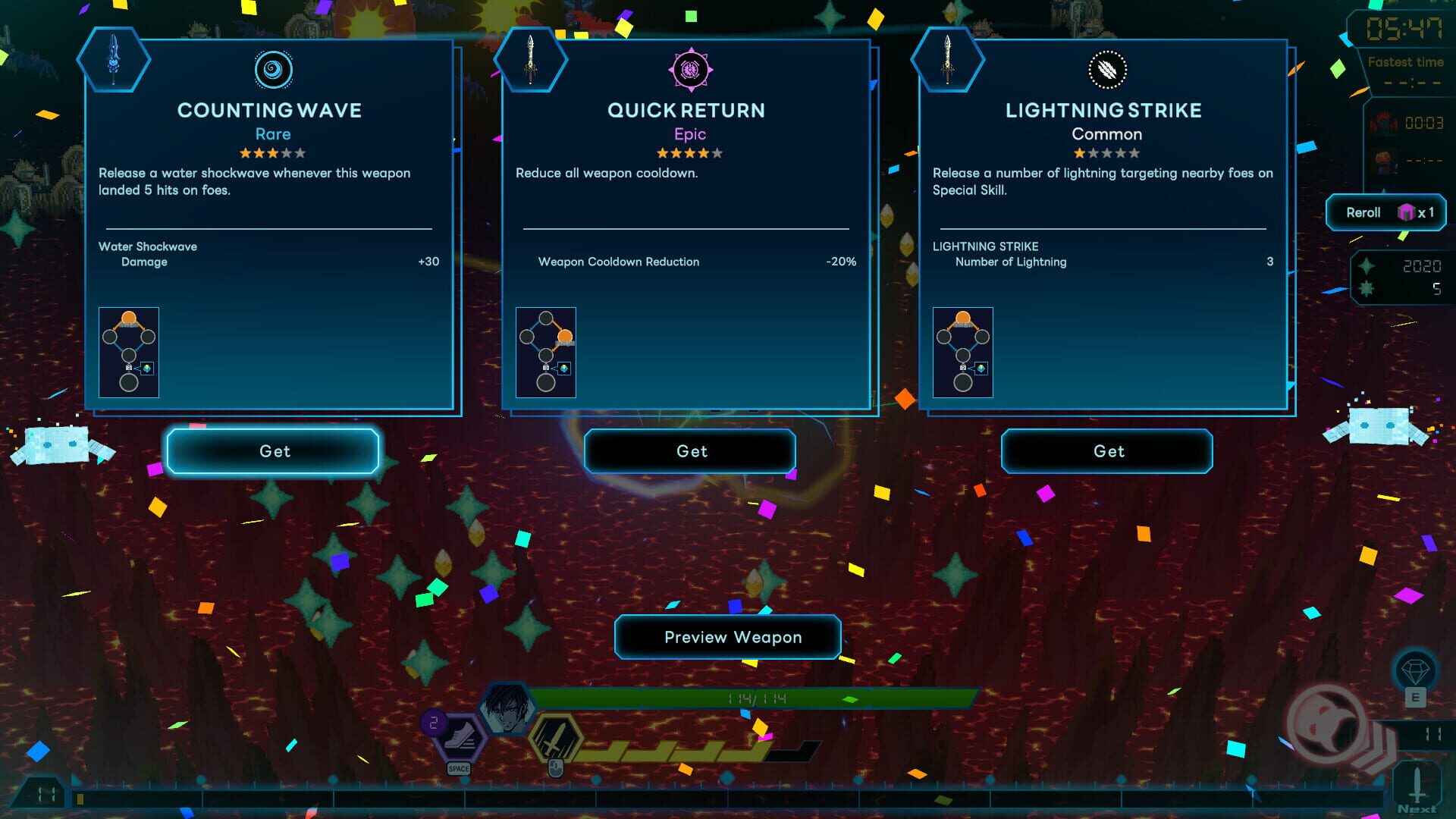This screenshot has width=1456, height=819.
Task: Select the top orange node in Lightning Strike diagram
Action: pyautogui.click(x=965, y=318)
